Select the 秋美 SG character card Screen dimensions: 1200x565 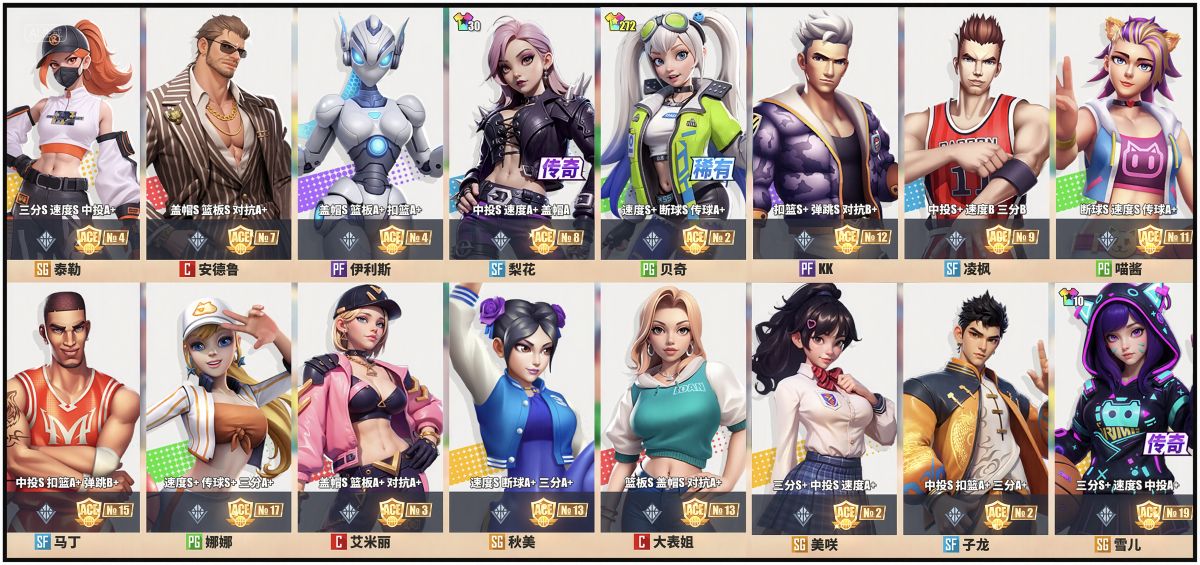coord(521,410)
